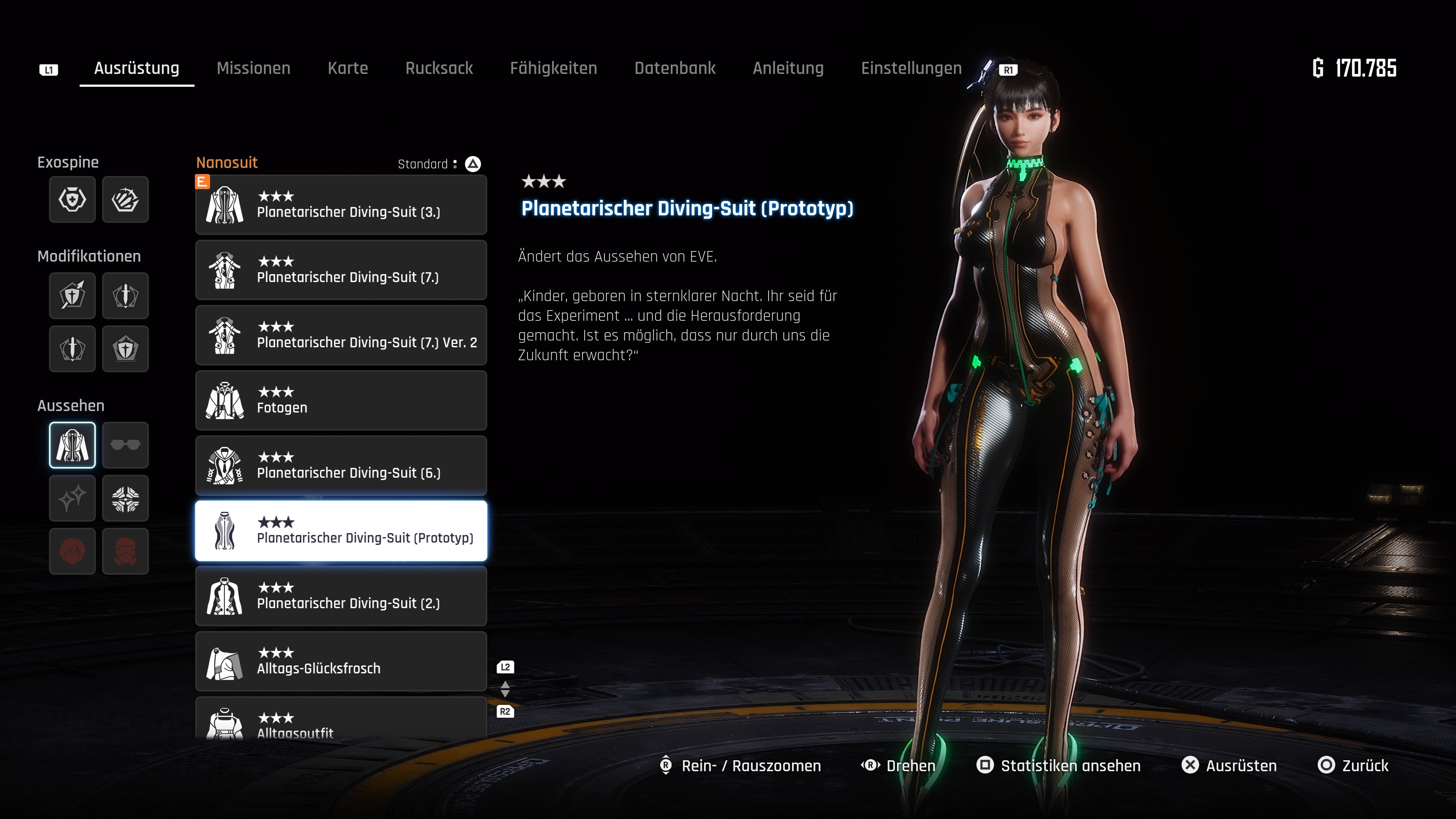
Task: Switch to the Missionen tab
Action: (x=253, y=68)
